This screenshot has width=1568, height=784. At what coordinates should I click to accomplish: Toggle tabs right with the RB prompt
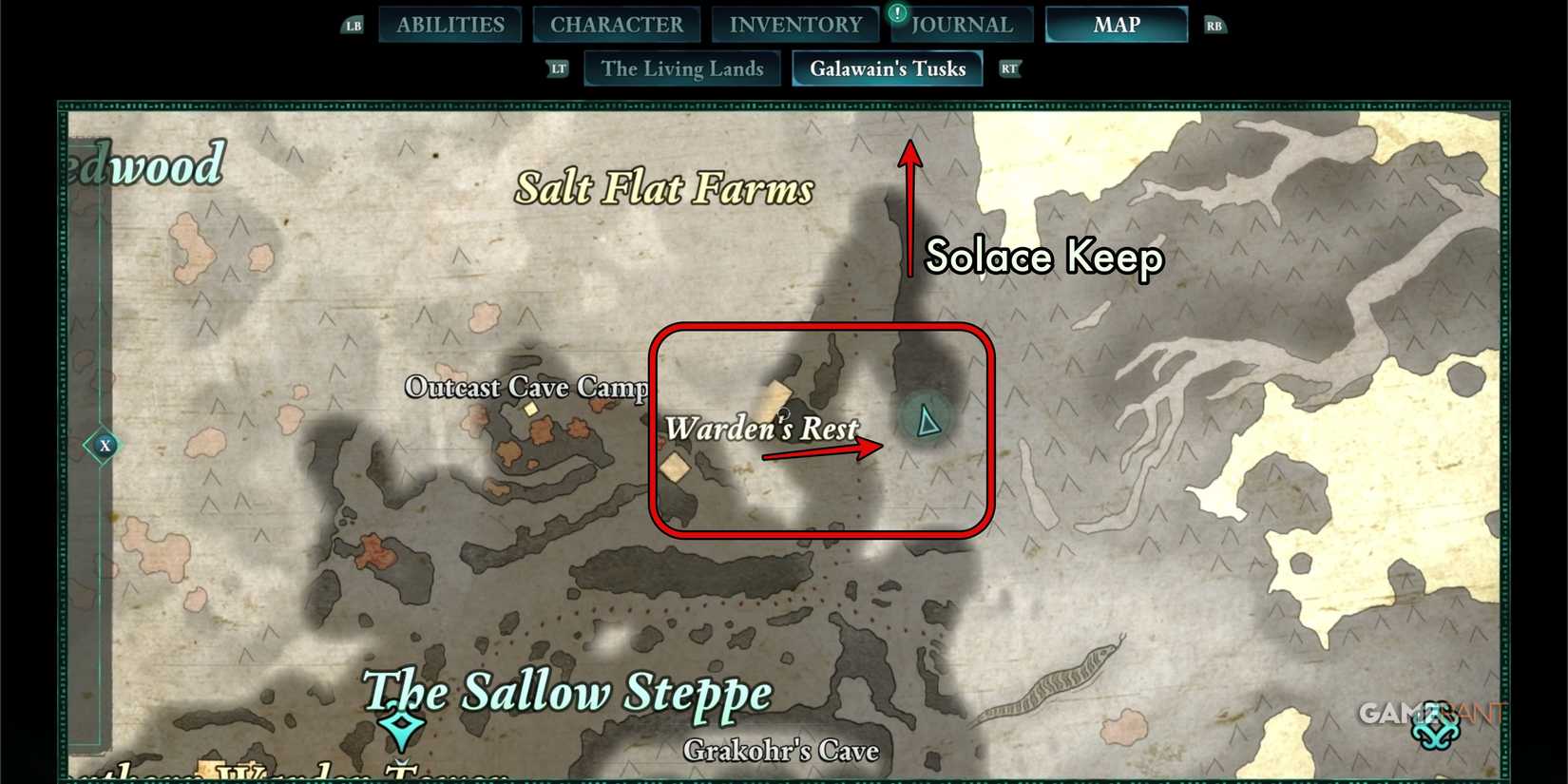pyautogui.click(x=1214, y=25)
